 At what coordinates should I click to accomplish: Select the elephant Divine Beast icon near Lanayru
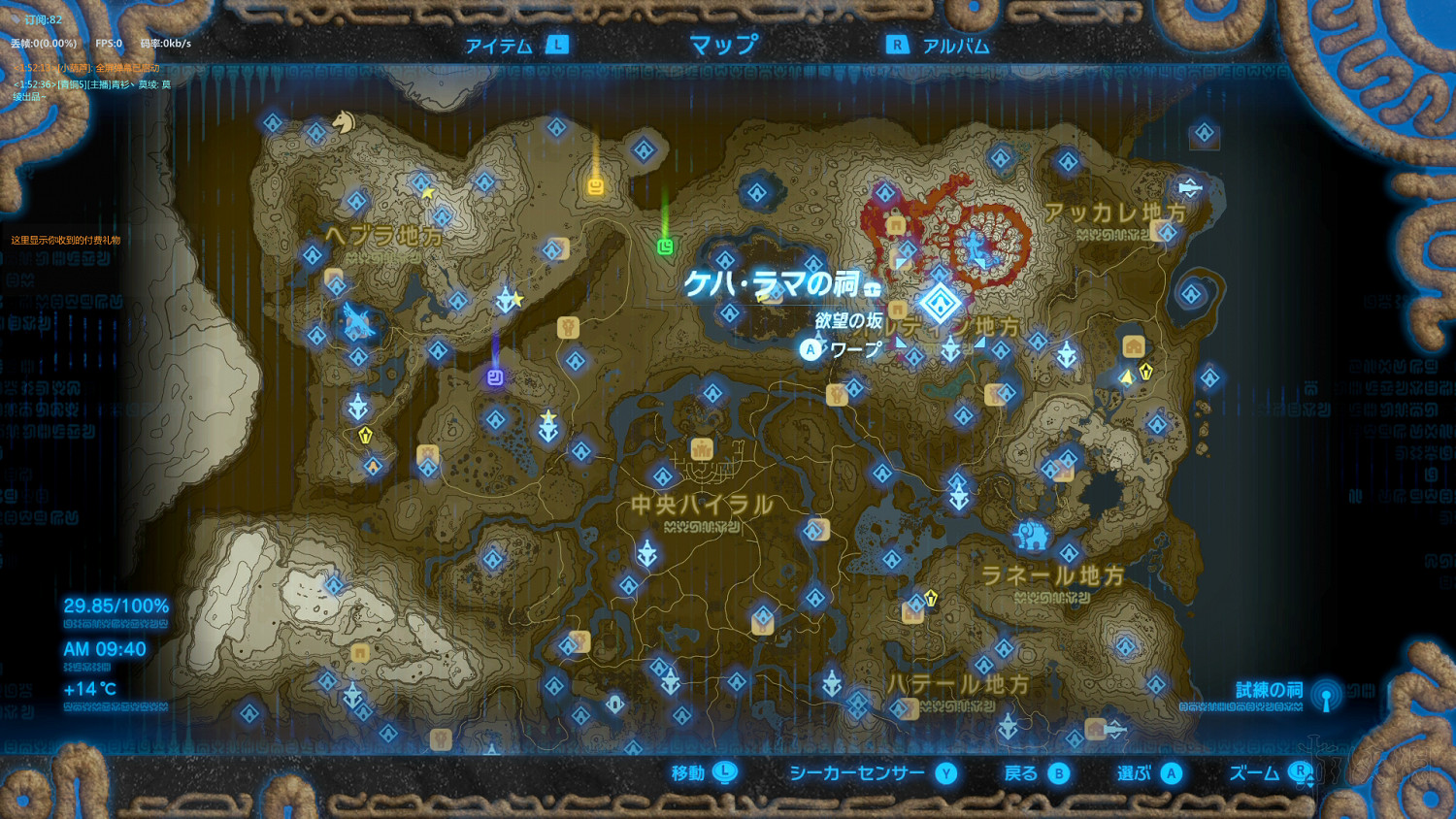click(x=1032, y=537)
